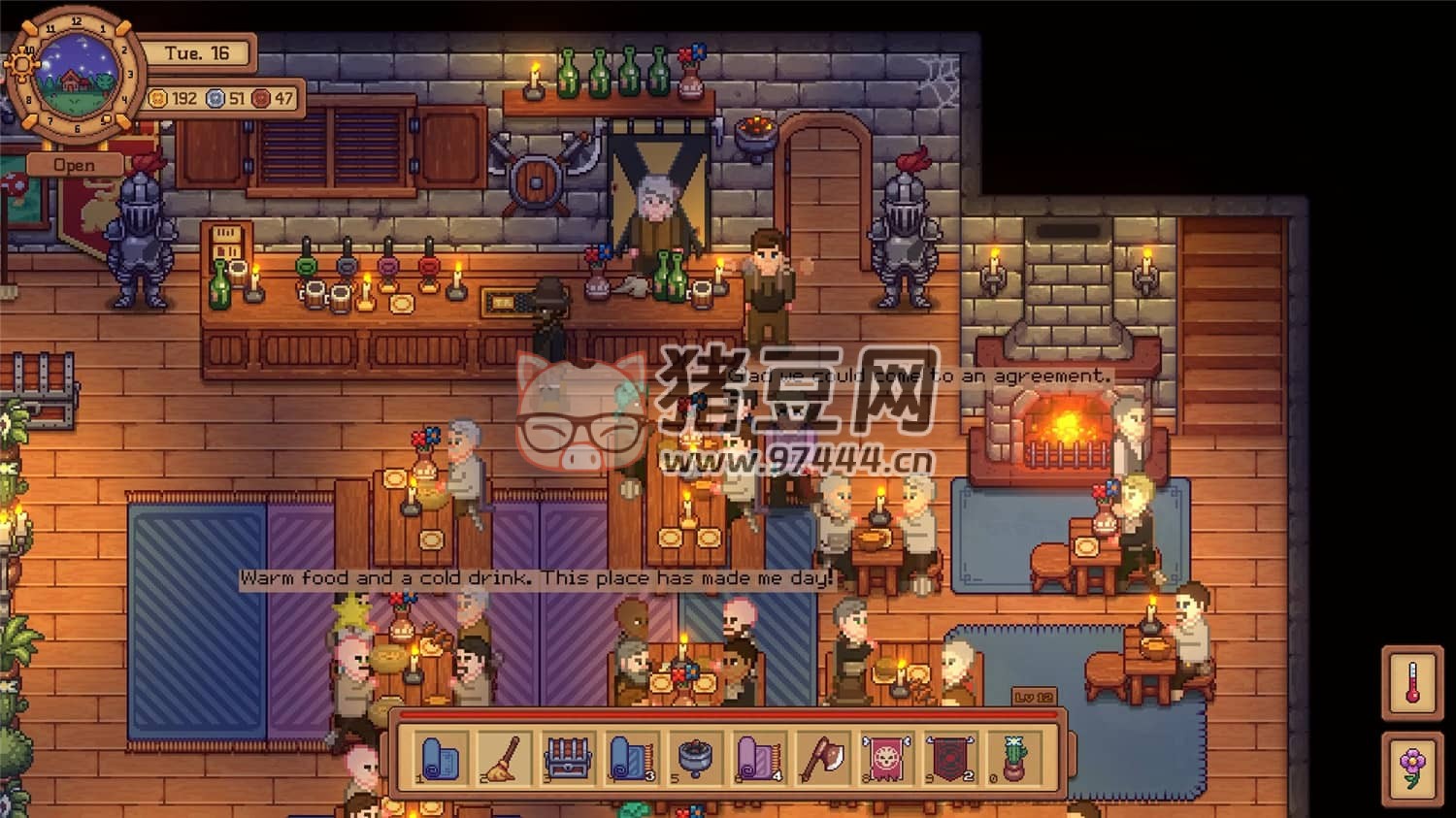Pick the purple rug stack of four
The height and width of the screenshot is (818, 1456).
pyautogui.click(x=759, y=758)
